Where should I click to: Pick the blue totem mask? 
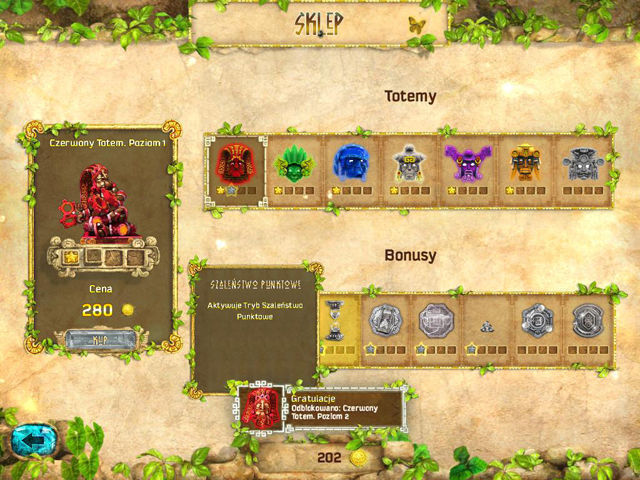pyautogui.click(x=350, y=162)
